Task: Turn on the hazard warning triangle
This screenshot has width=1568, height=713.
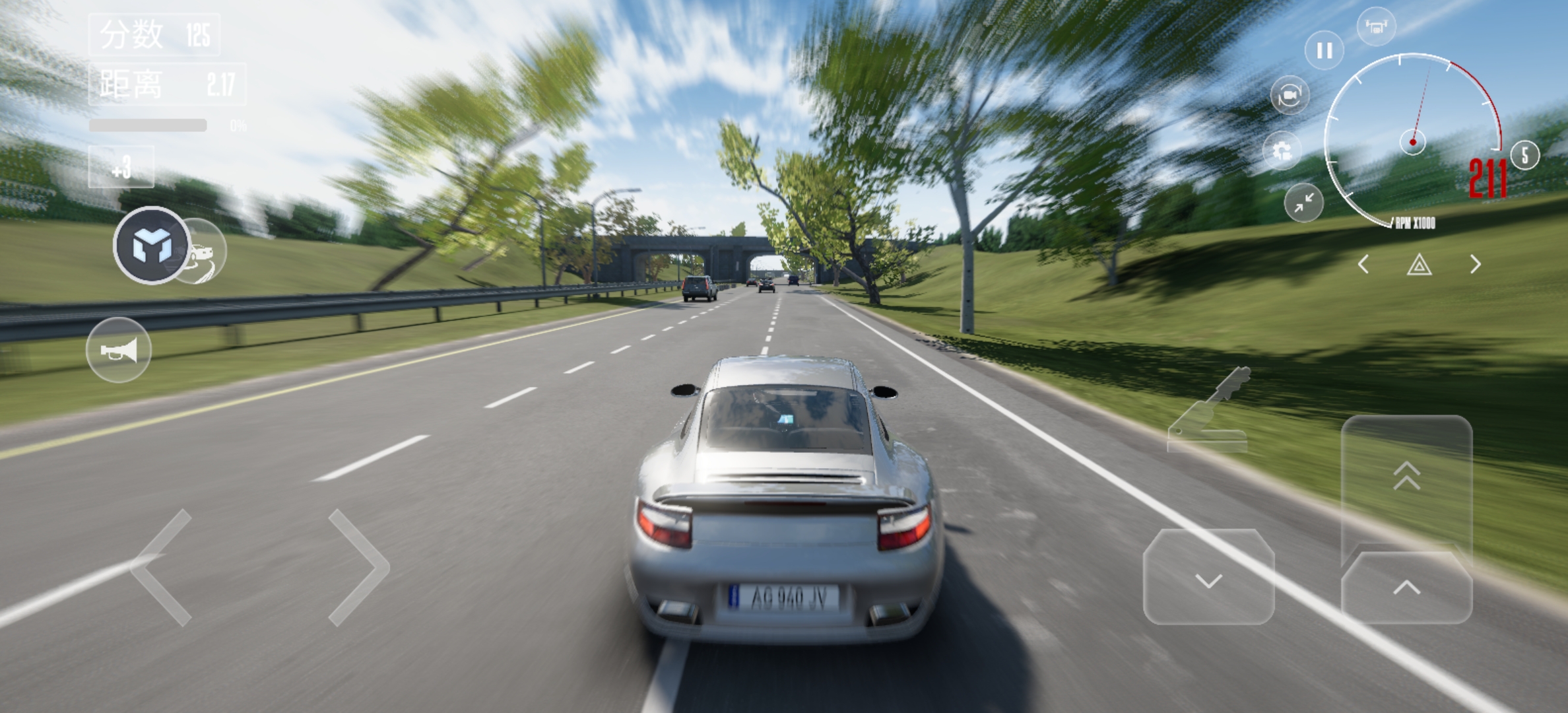Action: (1419, 265)
